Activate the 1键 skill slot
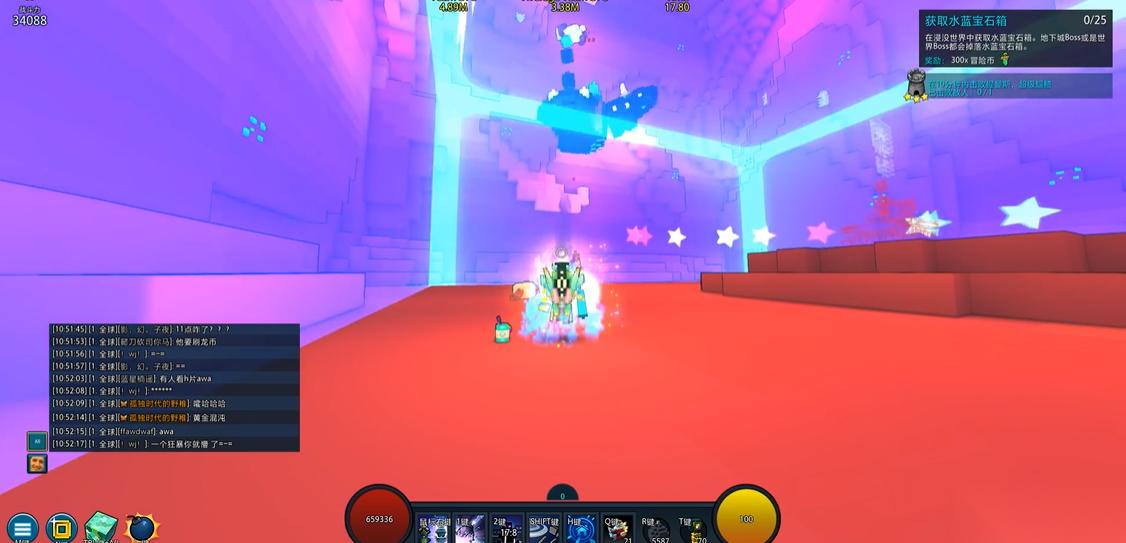 click(x=469, y=529)
